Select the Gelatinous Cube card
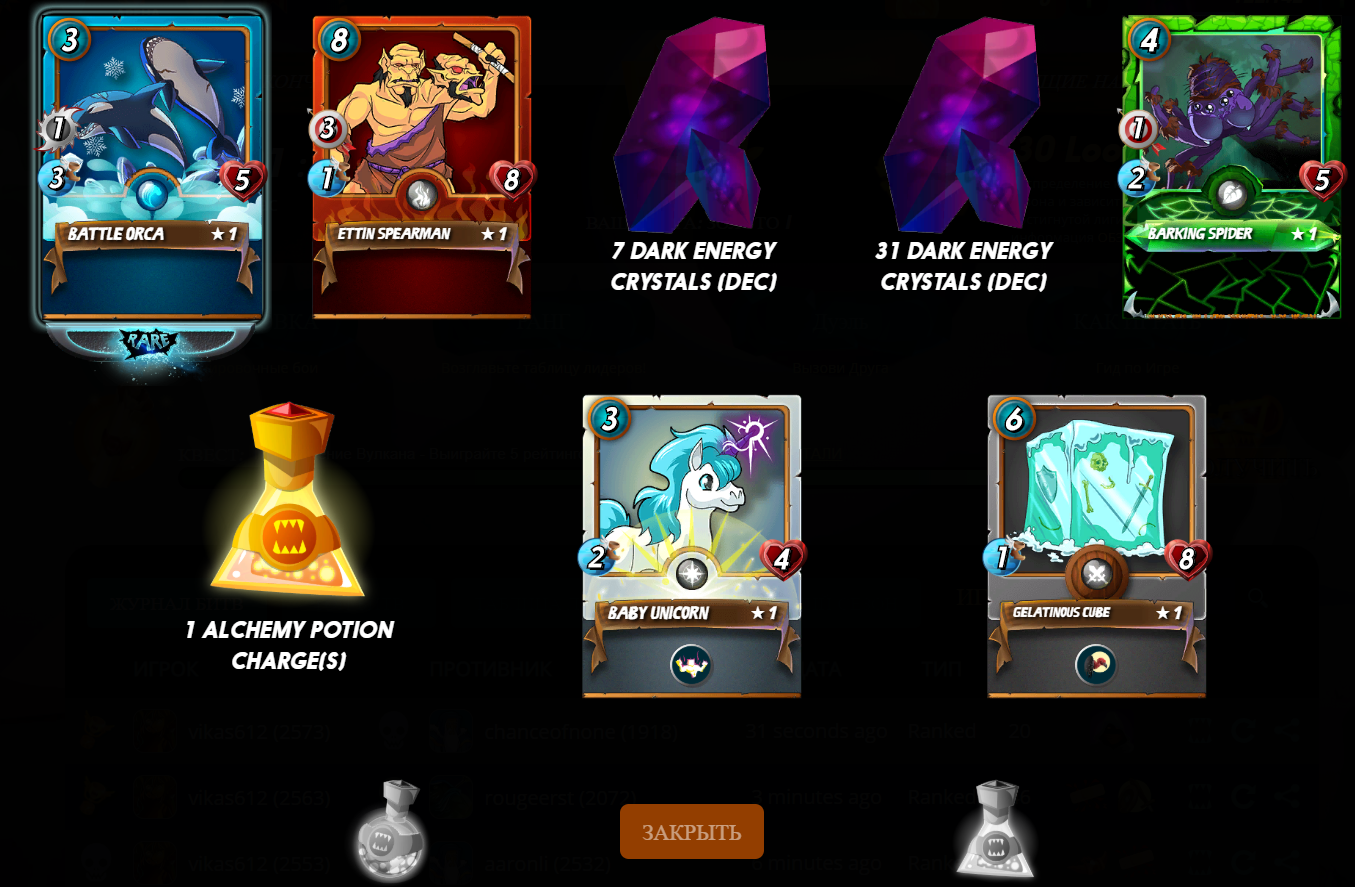Screen dimensions: 1355x887 click(1096, 545)
